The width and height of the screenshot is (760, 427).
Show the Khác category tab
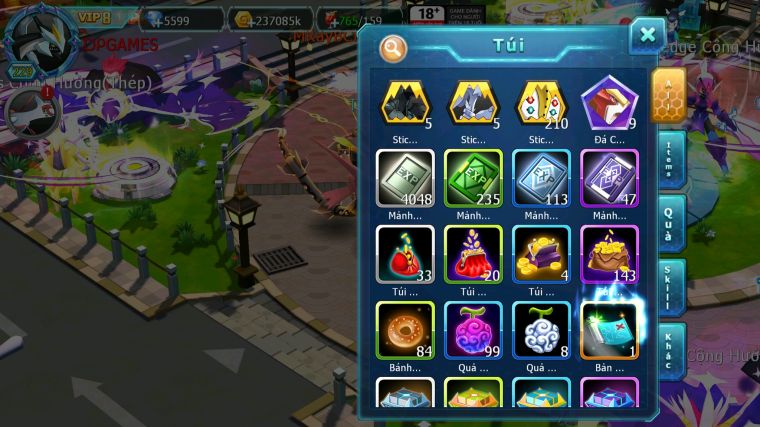click(670, 350)
